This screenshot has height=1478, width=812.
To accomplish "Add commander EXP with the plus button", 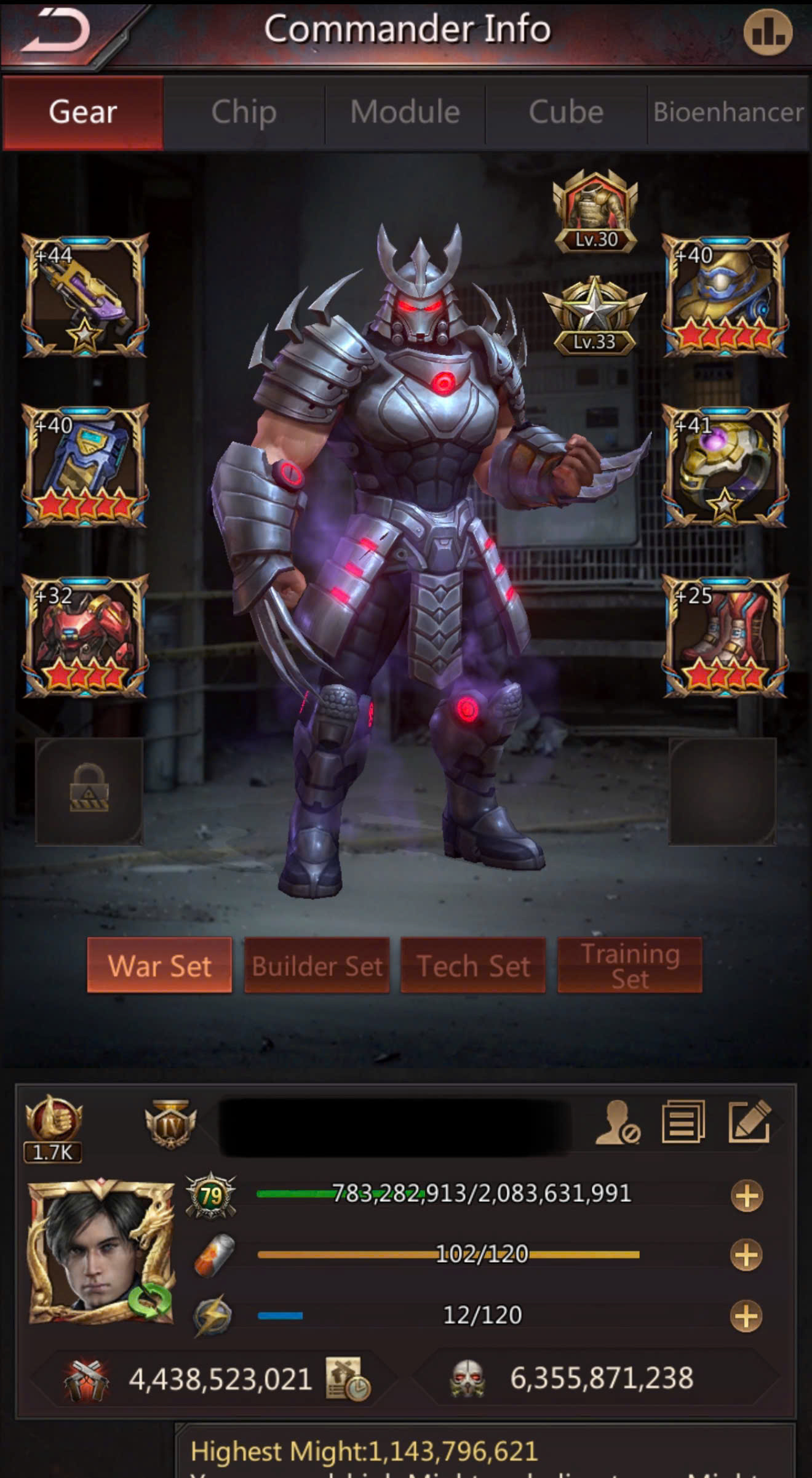I will [x=747, y=1196].
